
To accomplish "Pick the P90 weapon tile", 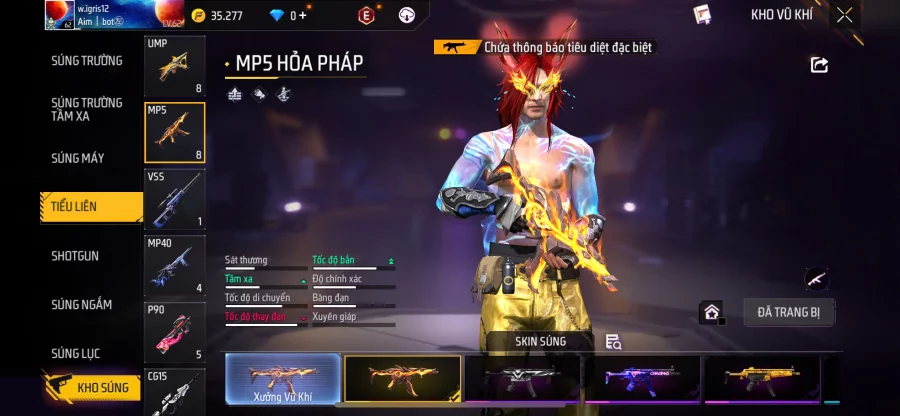I will pyautogui.click(x=174, y=331).
